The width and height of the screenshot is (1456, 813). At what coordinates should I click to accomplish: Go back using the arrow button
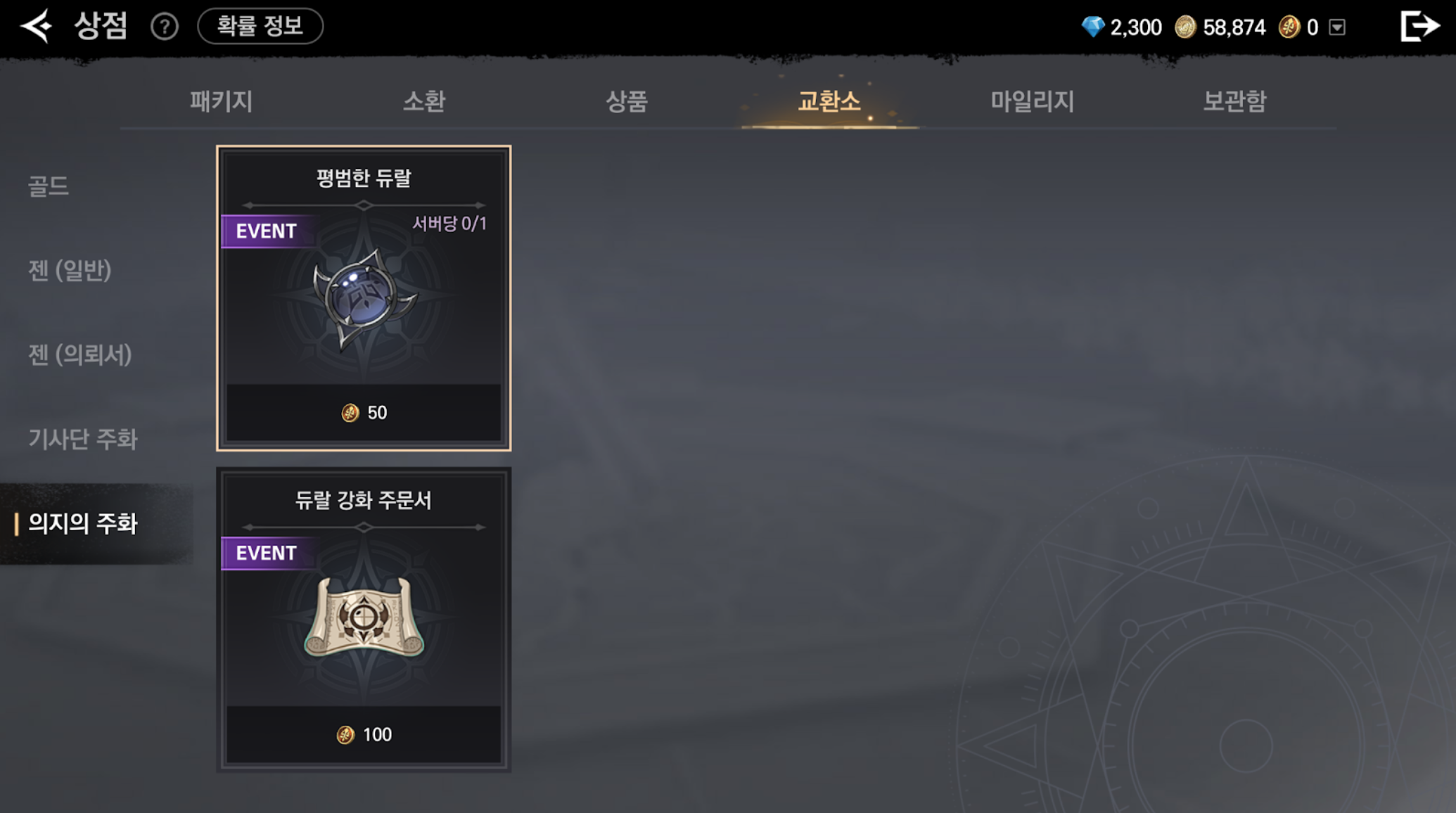coord(37,27)
